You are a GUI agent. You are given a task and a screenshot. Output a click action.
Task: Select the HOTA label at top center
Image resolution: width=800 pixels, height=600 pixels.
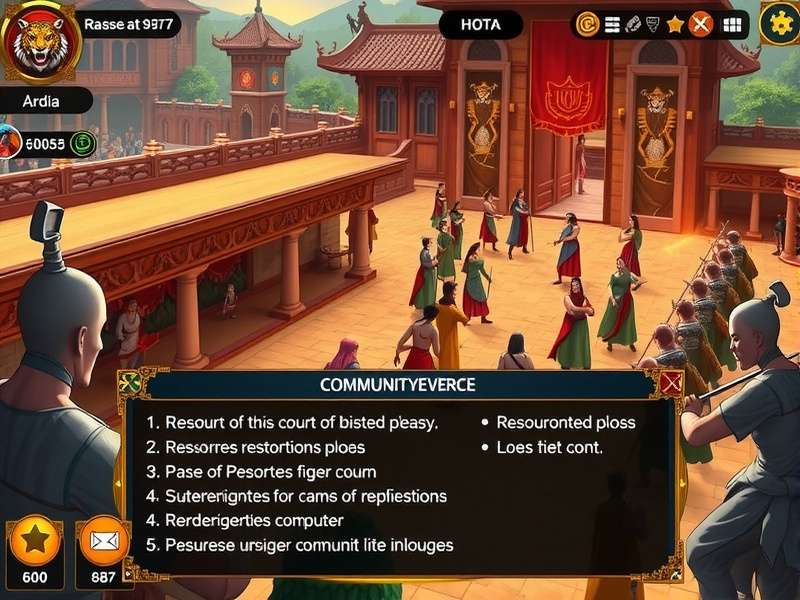pos(480,25)
